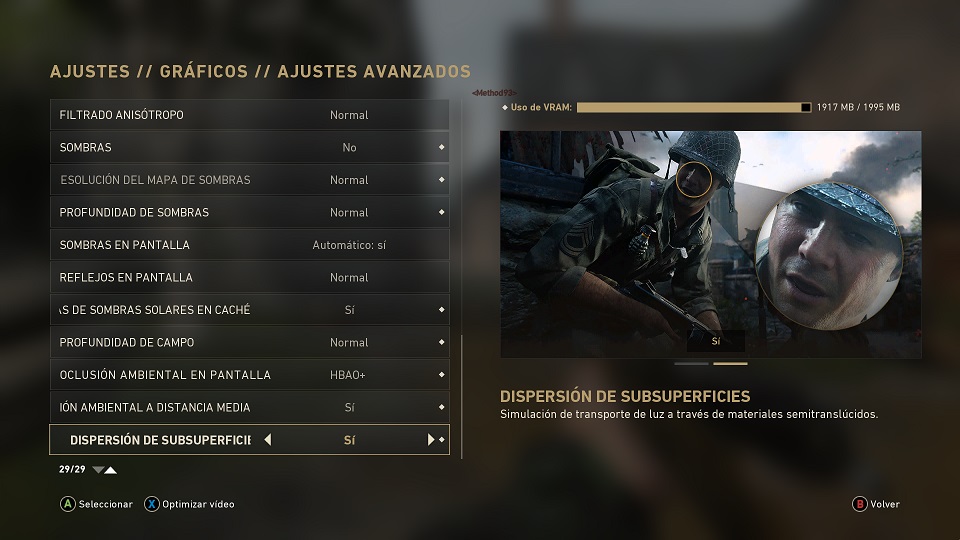Click Optimizar vídeo option

pyautogui.click(x=189, y=504)
